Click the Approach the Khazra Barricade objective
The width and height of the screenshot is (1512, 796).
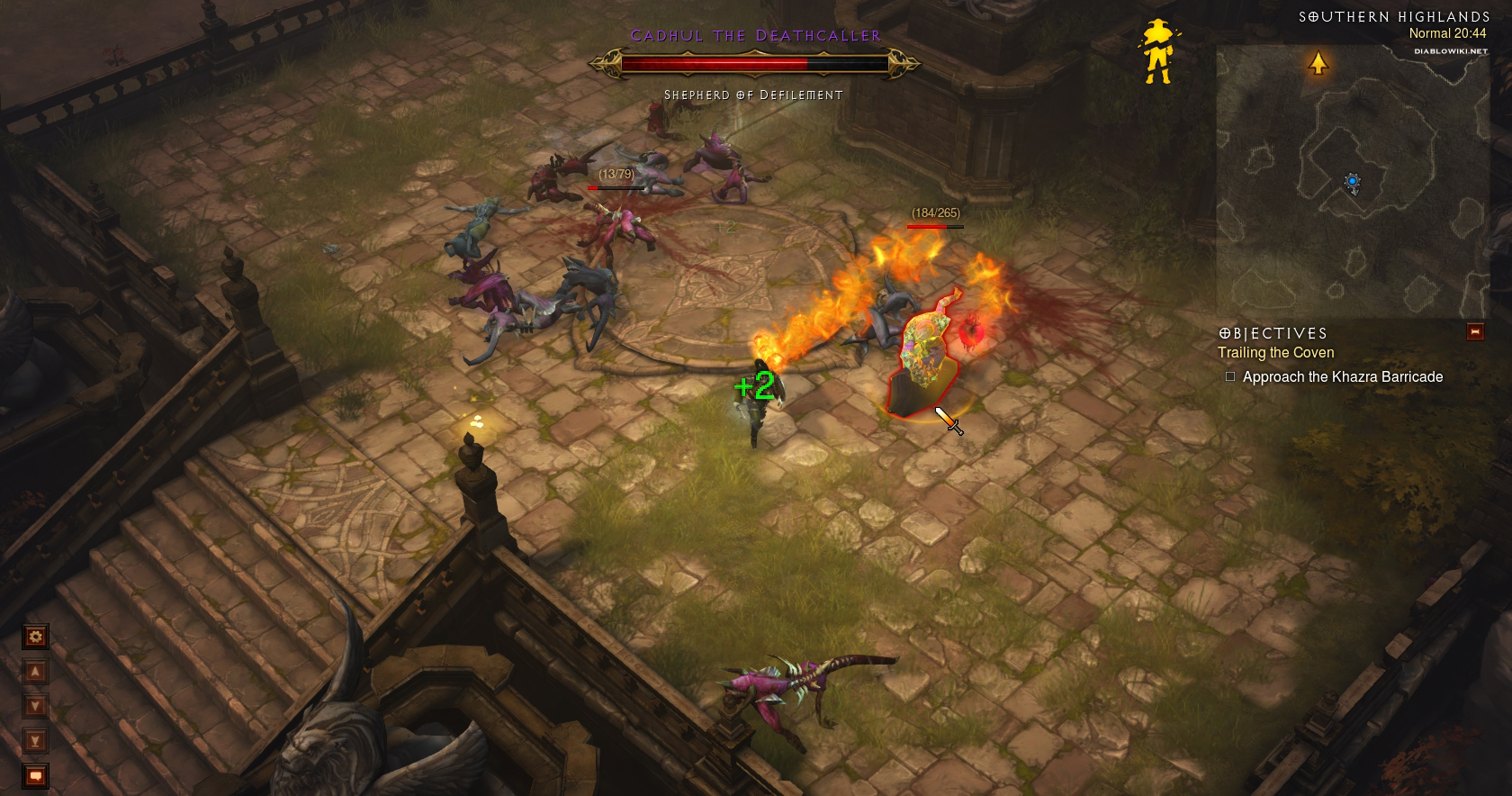coord(1342,377)
